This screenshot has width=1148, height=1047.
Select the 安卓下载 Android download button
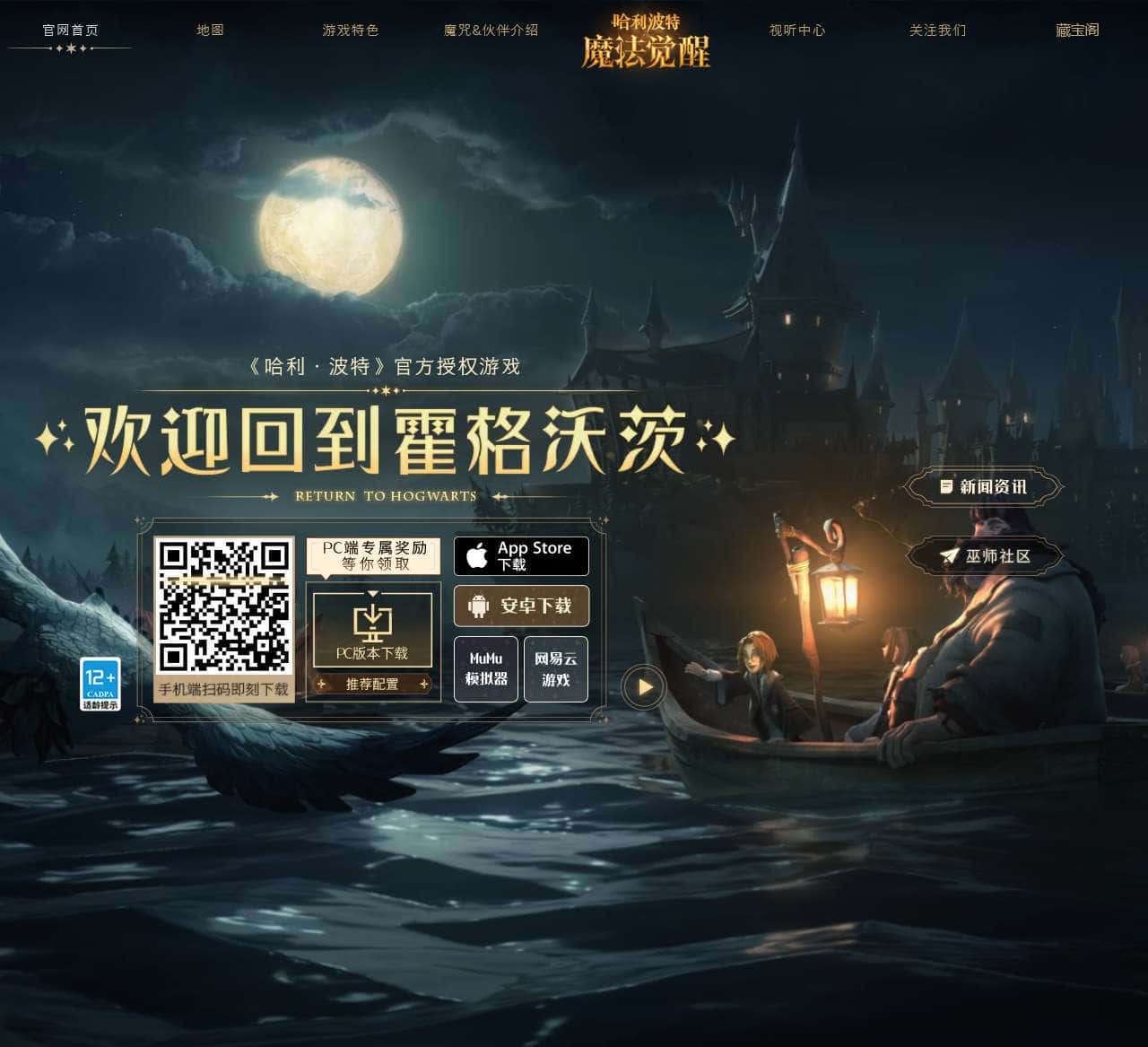[x=523, y=606]
